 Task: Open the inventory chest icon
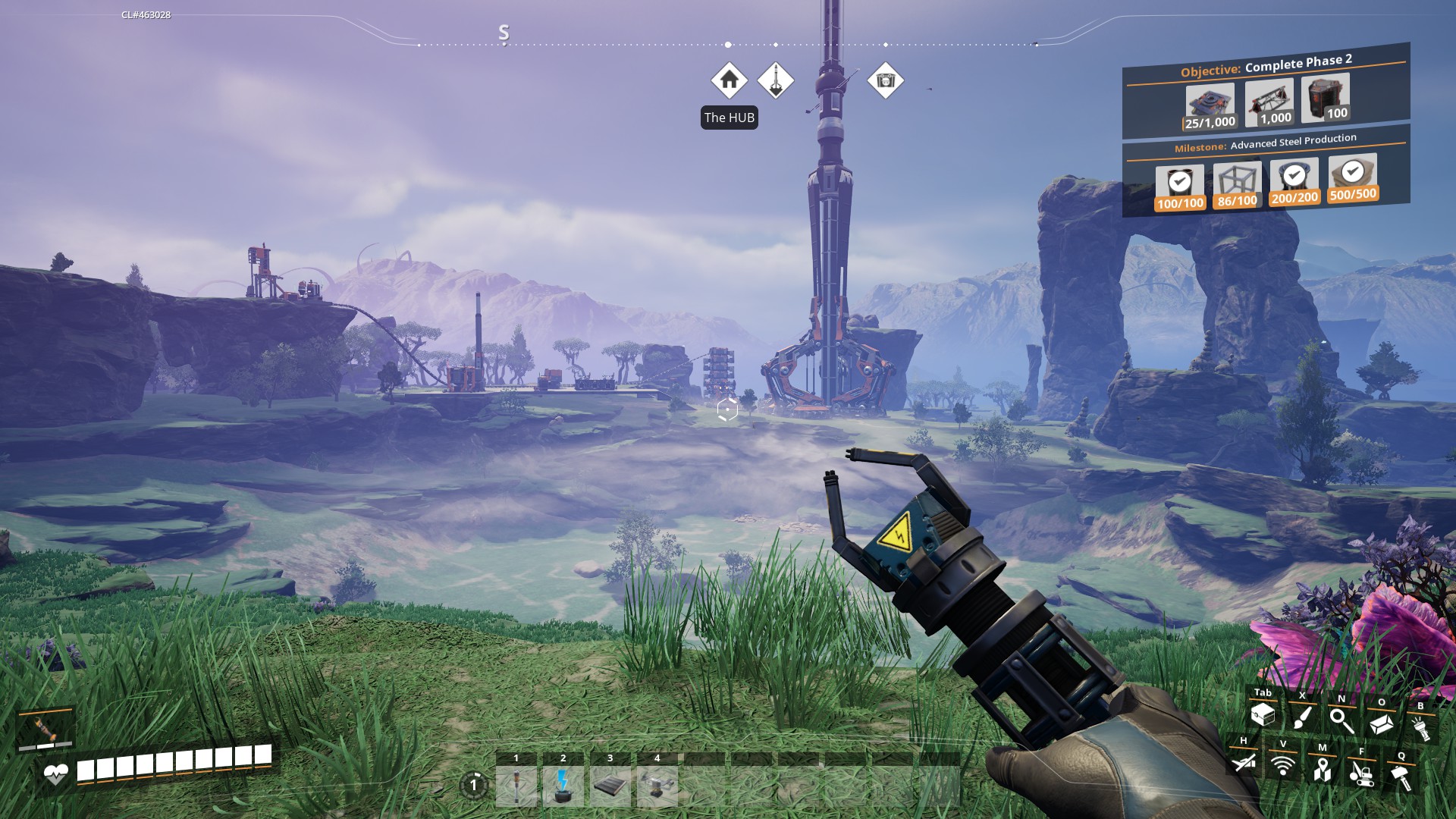tap(1263, 714)
